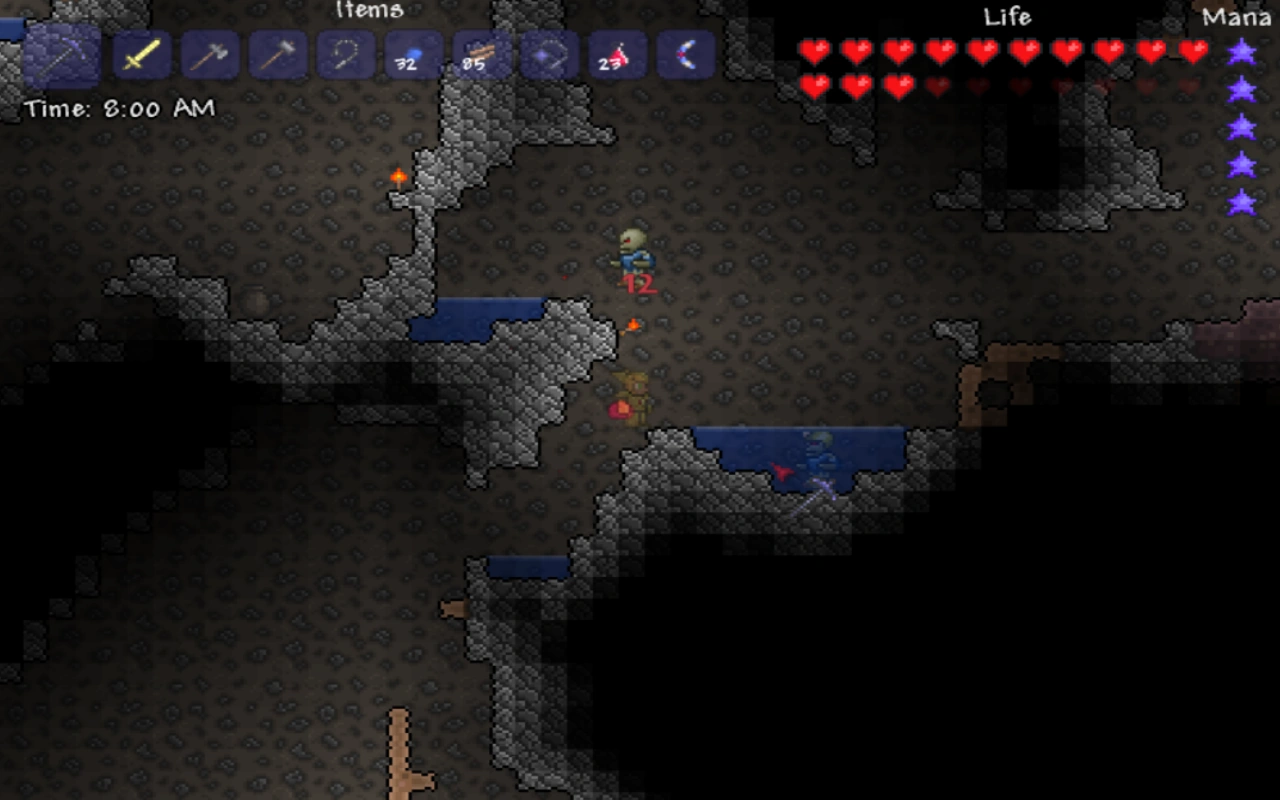
Task: Click the faint item in hotbar slot eight
Action: coord(549,55)
